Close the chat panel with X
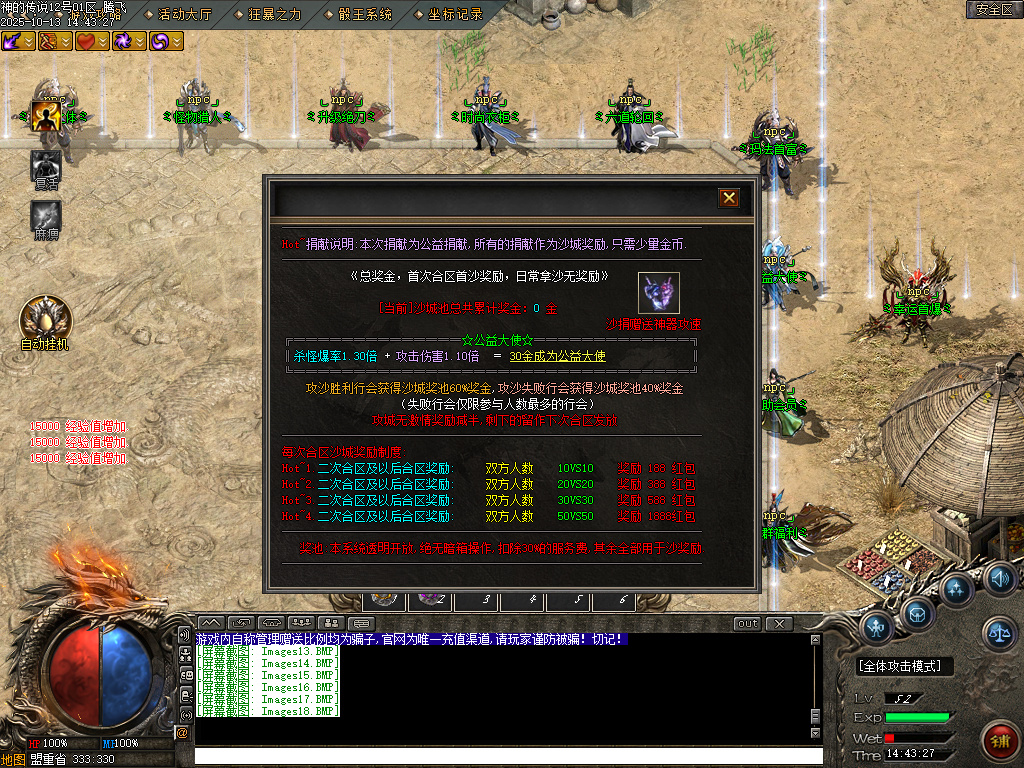1024x768 pixels. [779, 624]
